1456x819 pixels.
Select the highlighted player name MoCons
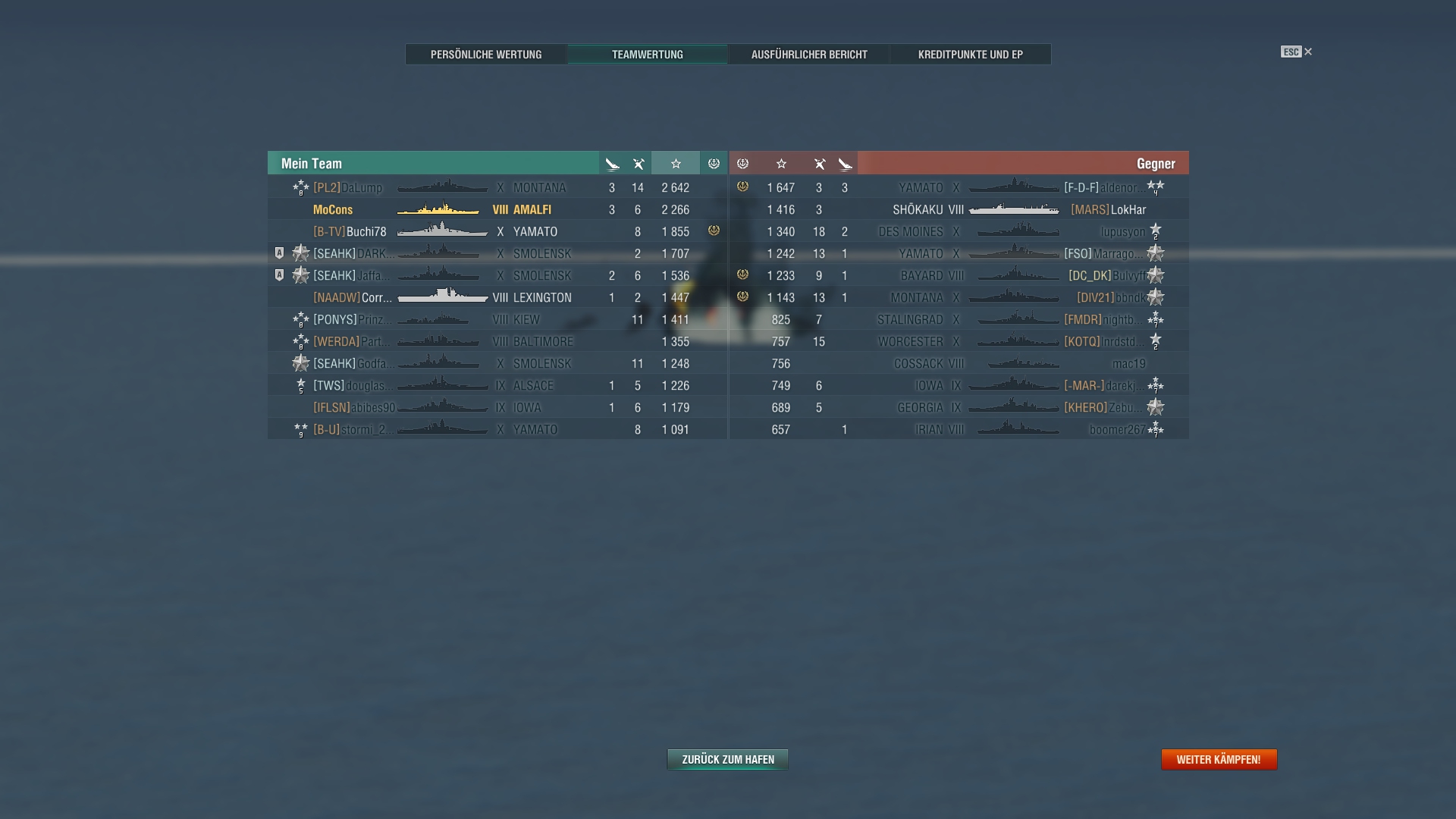[x=332, y=209]
